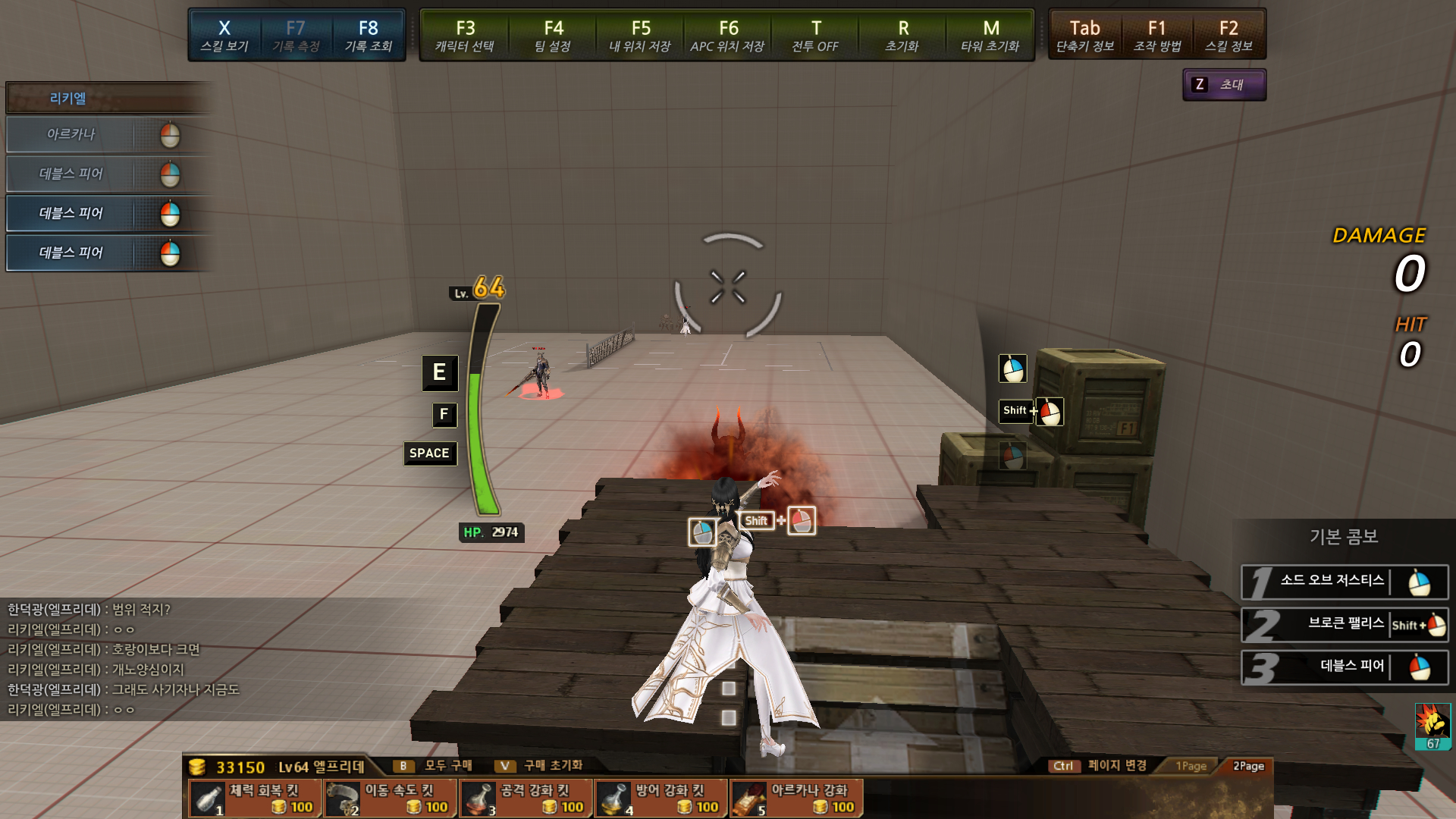Select the 이동 속도 킷 shop slot
Viewport: 1456px width, 819px height.
click(x=391, y=799)
